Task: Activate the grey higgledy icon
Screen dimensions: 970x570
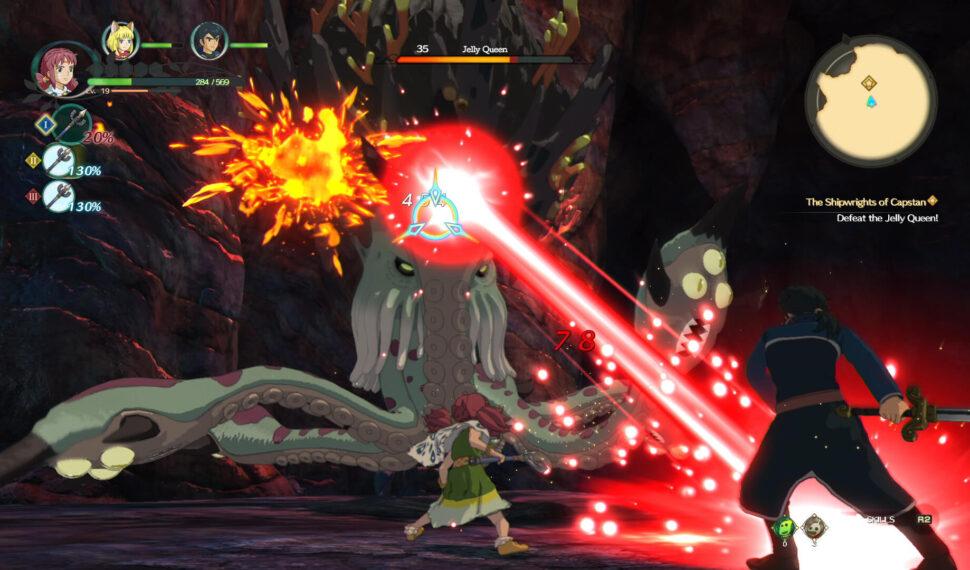Action: click(815, 527)
